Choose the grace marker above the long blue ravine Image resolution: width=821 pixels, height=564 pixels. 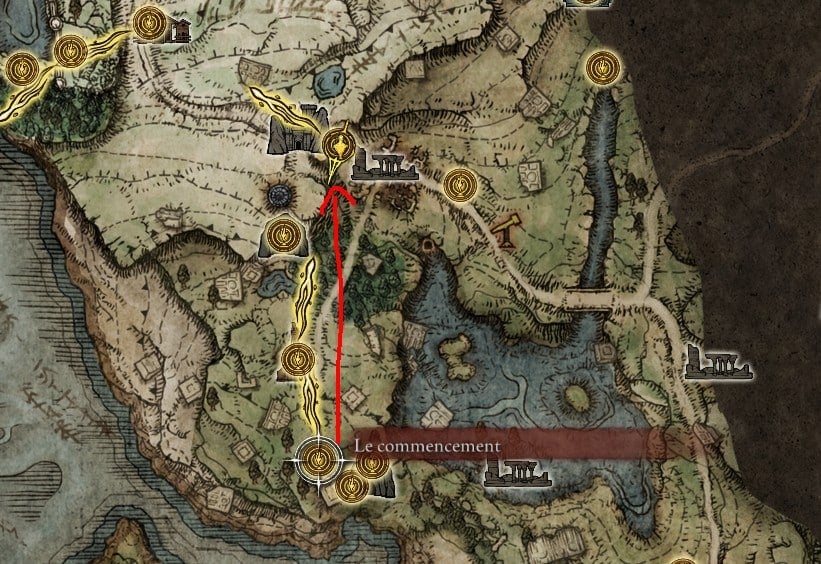(x=601, y=67)
